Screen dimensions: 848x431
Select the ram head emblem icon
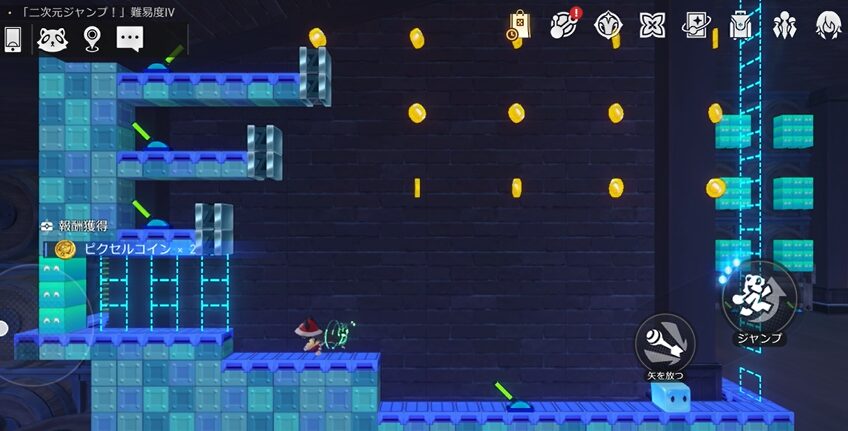[609, 25]
